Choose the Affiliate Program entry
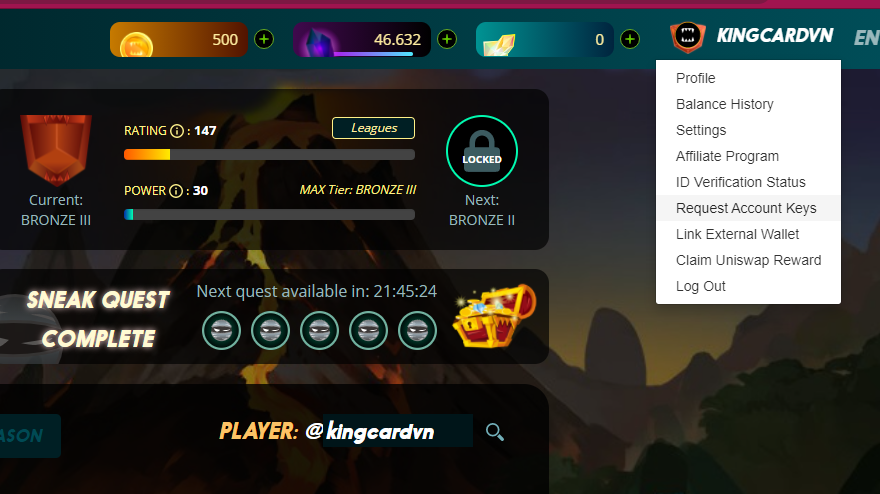Viewport: 880px width, 494px height. [727, 156]
